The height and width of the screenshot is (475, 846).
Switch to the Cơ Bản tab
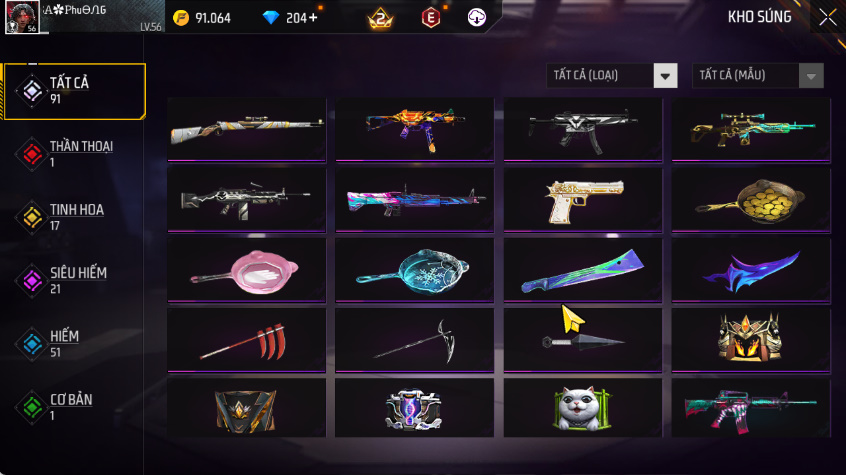pos(74,407)
